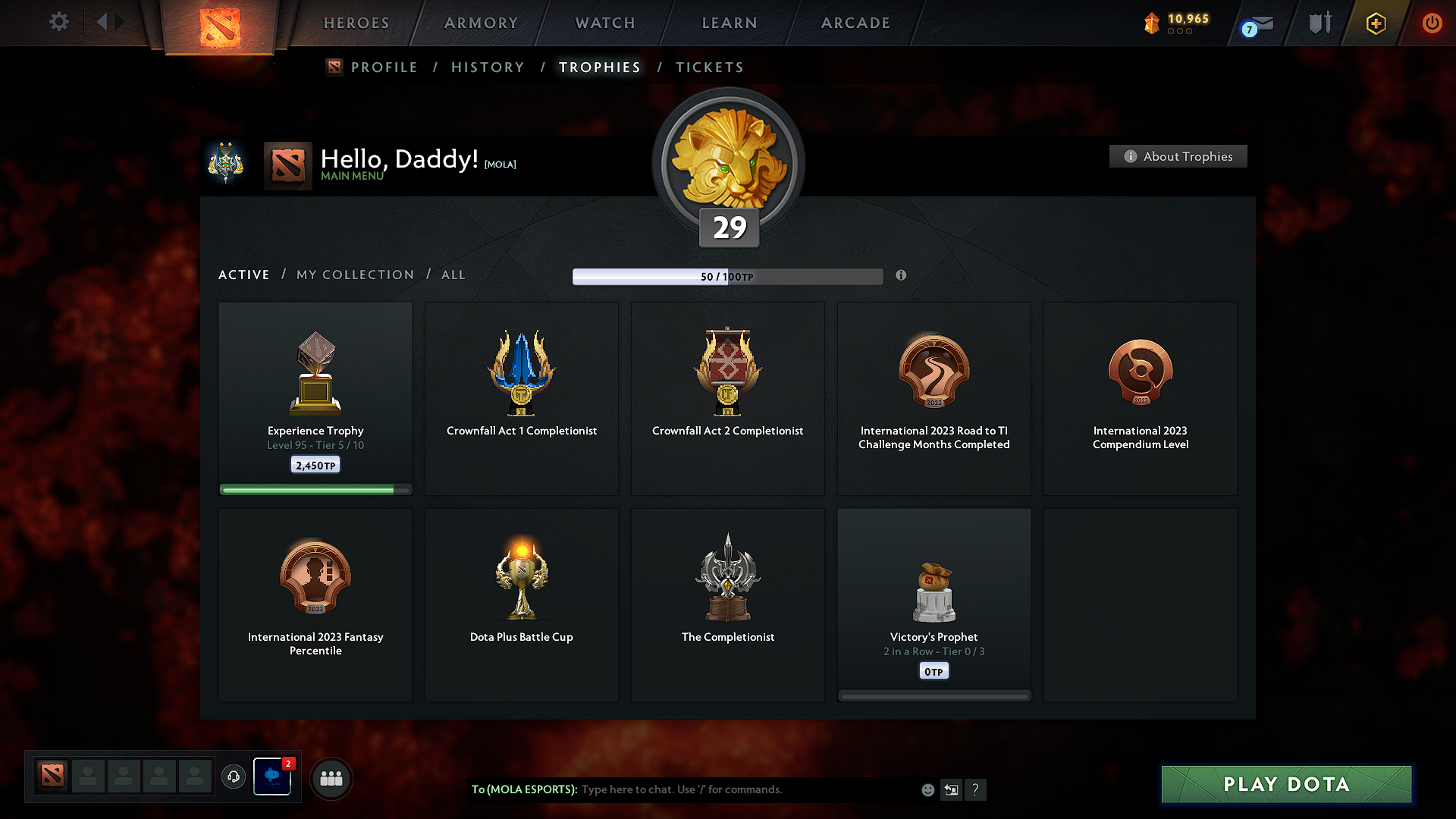Image resolution: width=1456 pixels, height=819 pixels.
Task: Click the About Trophies button
Action: (x=1178, y=156)
